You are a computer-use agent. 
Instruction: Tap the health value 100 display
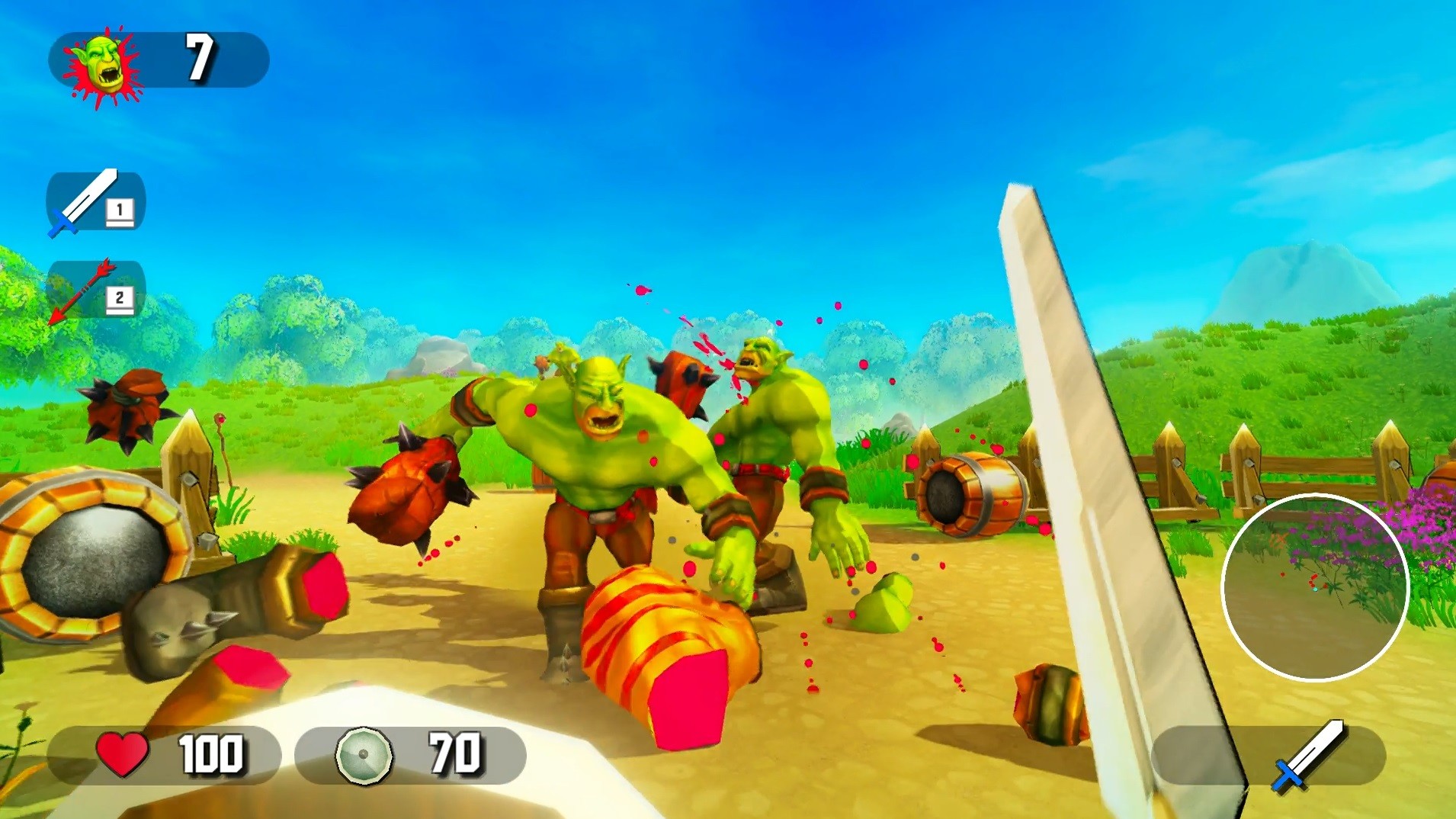tap(213, 753)
